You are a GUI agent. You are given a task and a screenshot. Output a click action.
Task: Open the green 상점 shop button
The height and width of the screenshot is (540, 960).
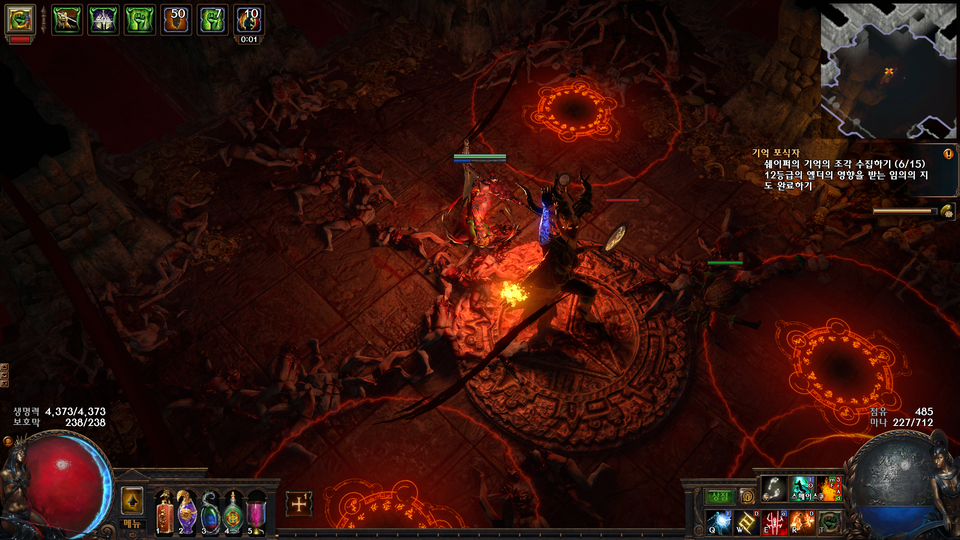tap(720, 496)
